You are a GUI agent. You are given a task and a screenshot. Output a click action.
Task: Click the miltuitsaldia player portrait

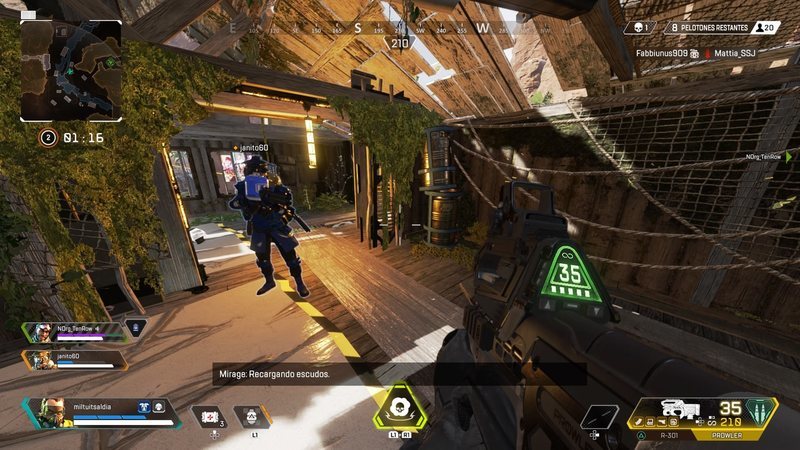click(58, 411)
